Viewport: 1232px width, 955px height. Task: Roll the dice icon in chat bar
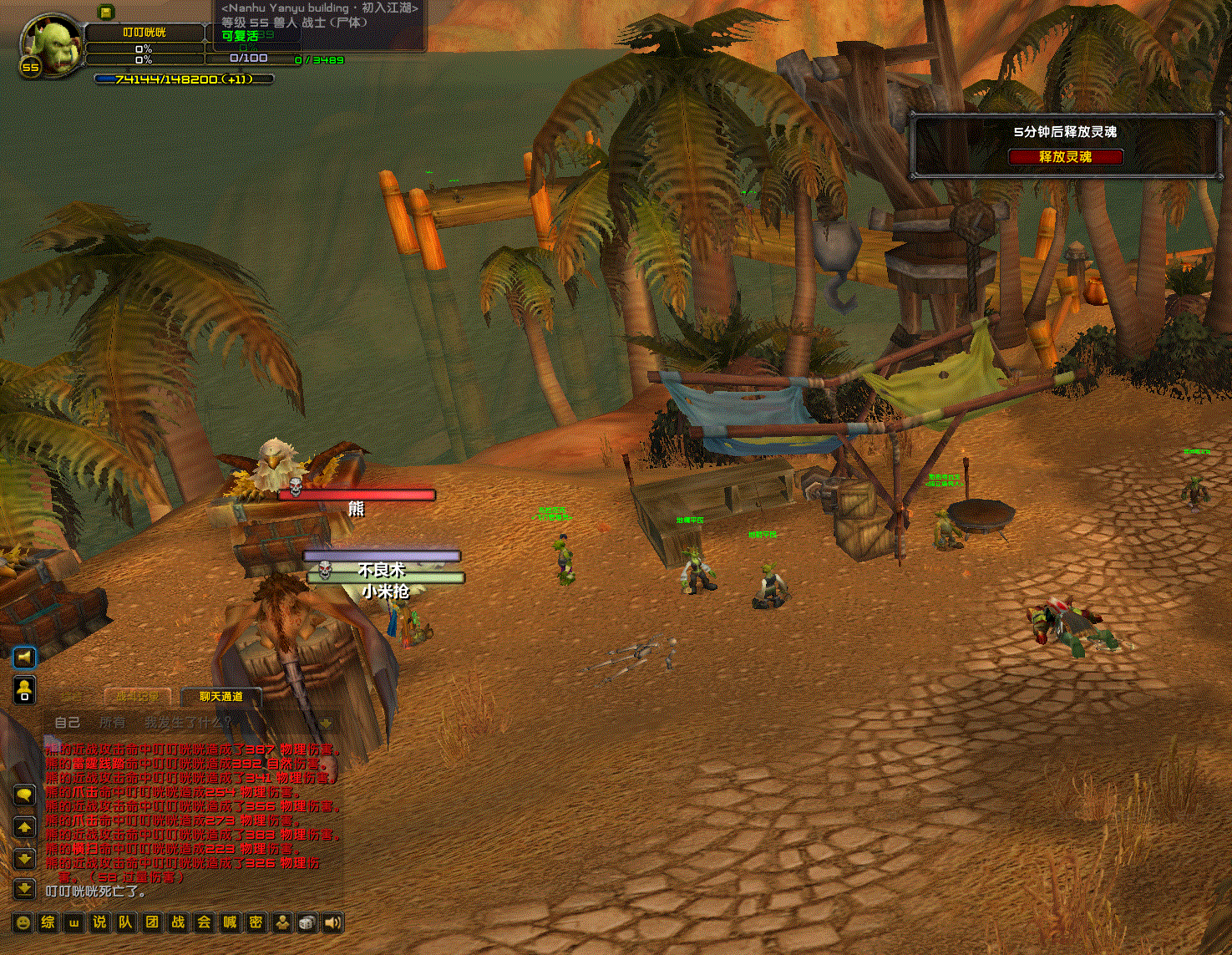tap(307, 922)
